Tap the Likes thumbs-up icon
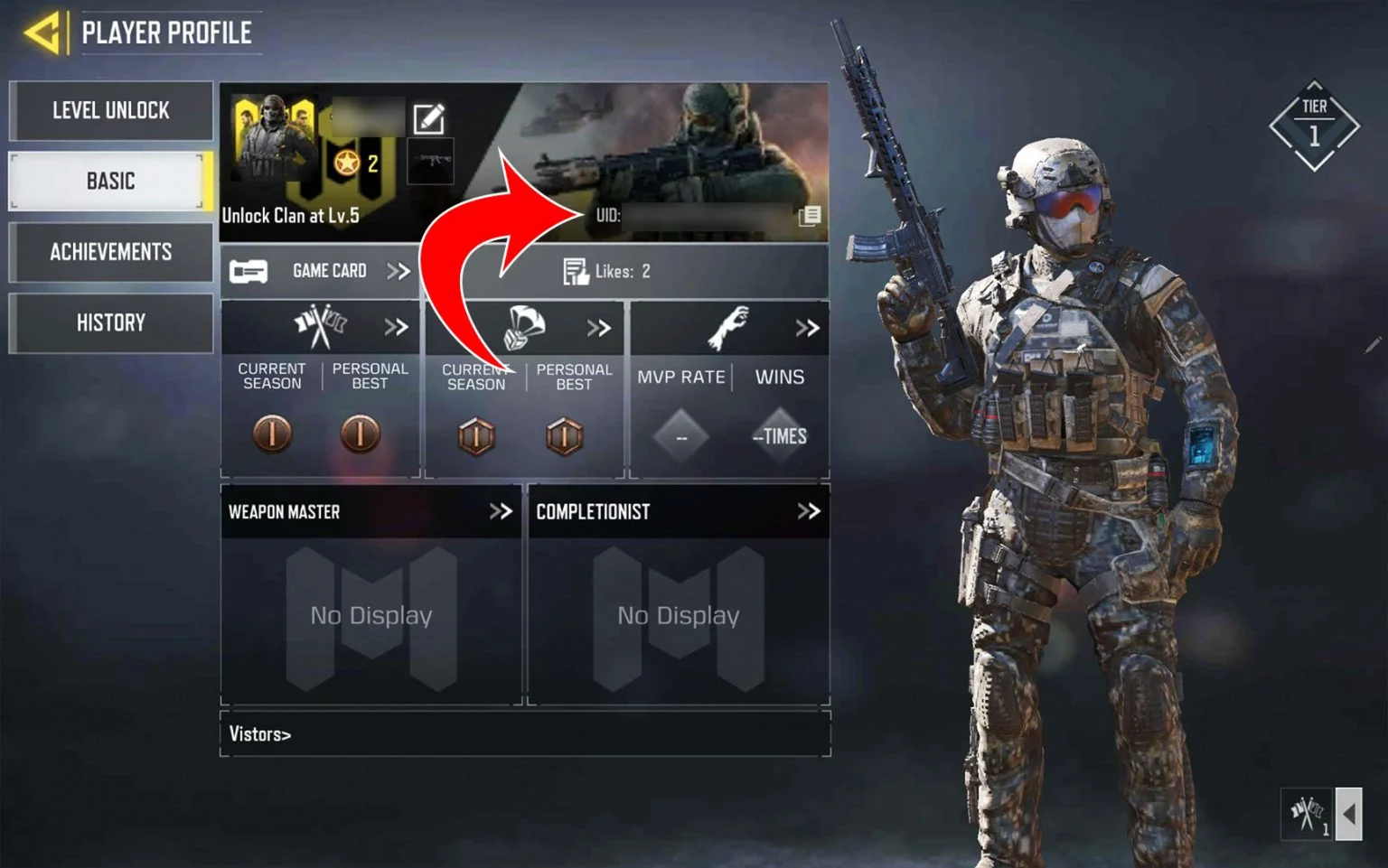 575,269
